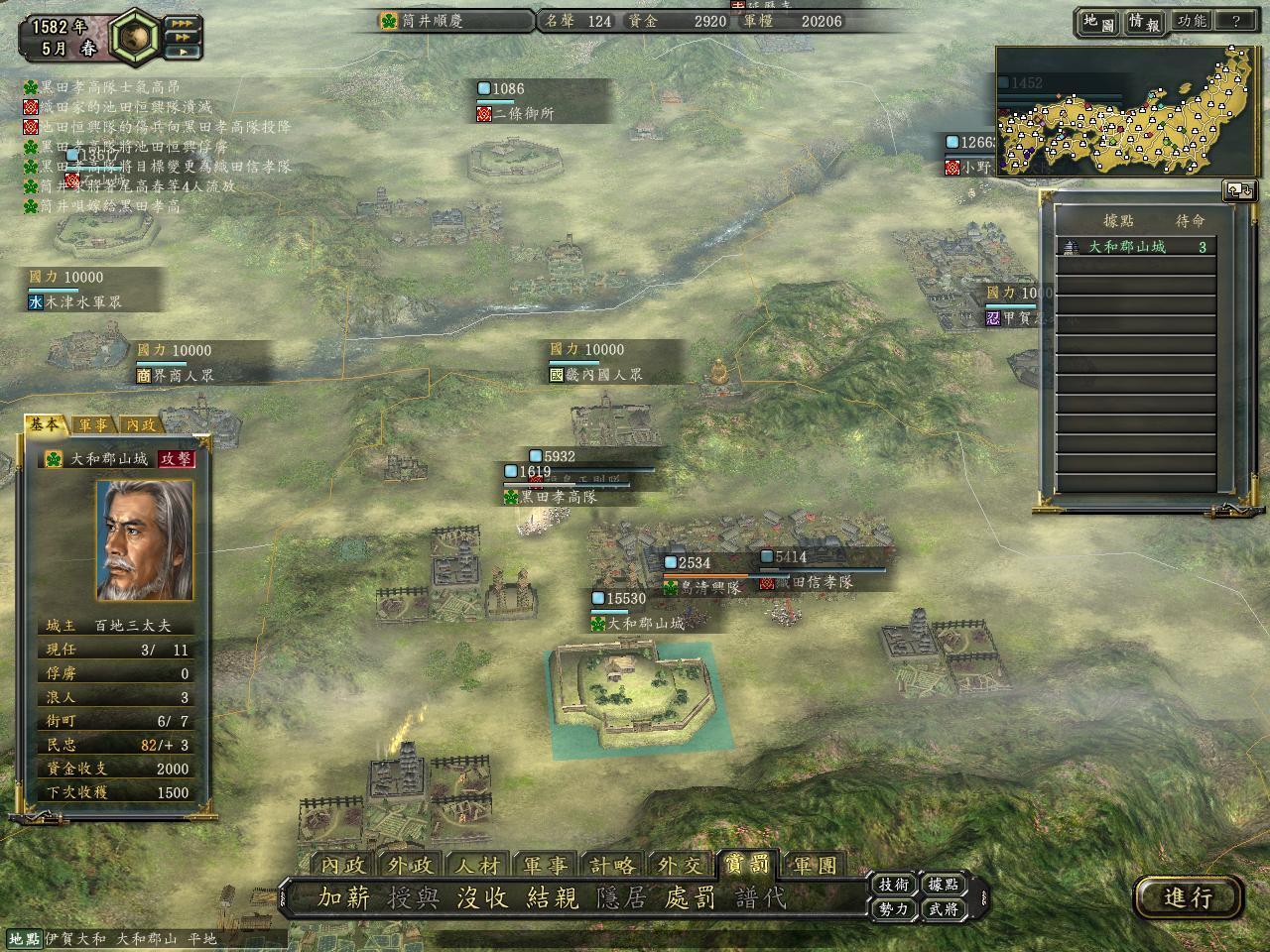Open the 情報 (information) menu
The image size is (1270, 952).
[1143, 22]
